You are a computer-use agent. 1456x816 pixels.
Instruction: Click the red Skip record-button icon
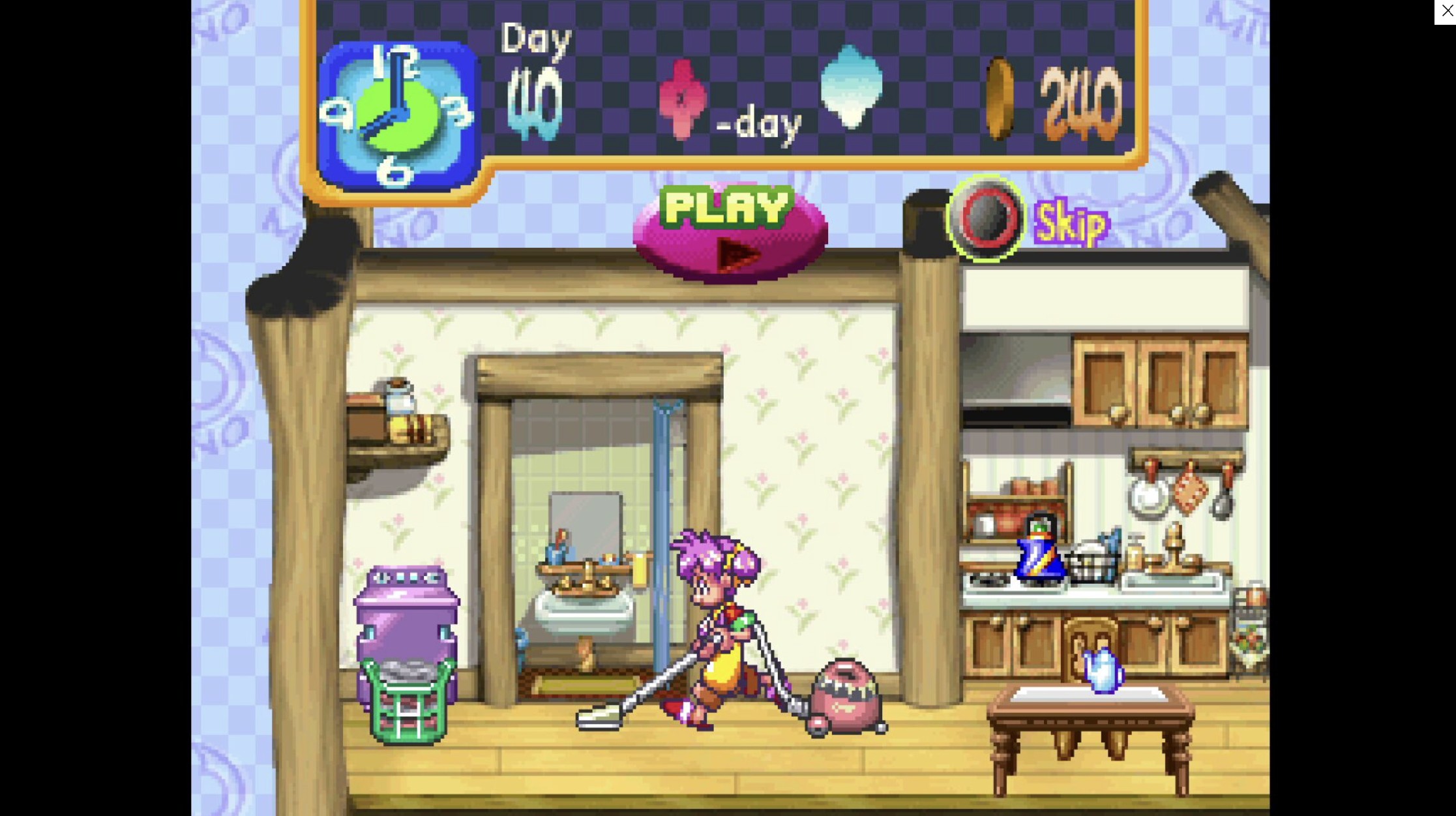pyautogui.click(x=985, y=220)
